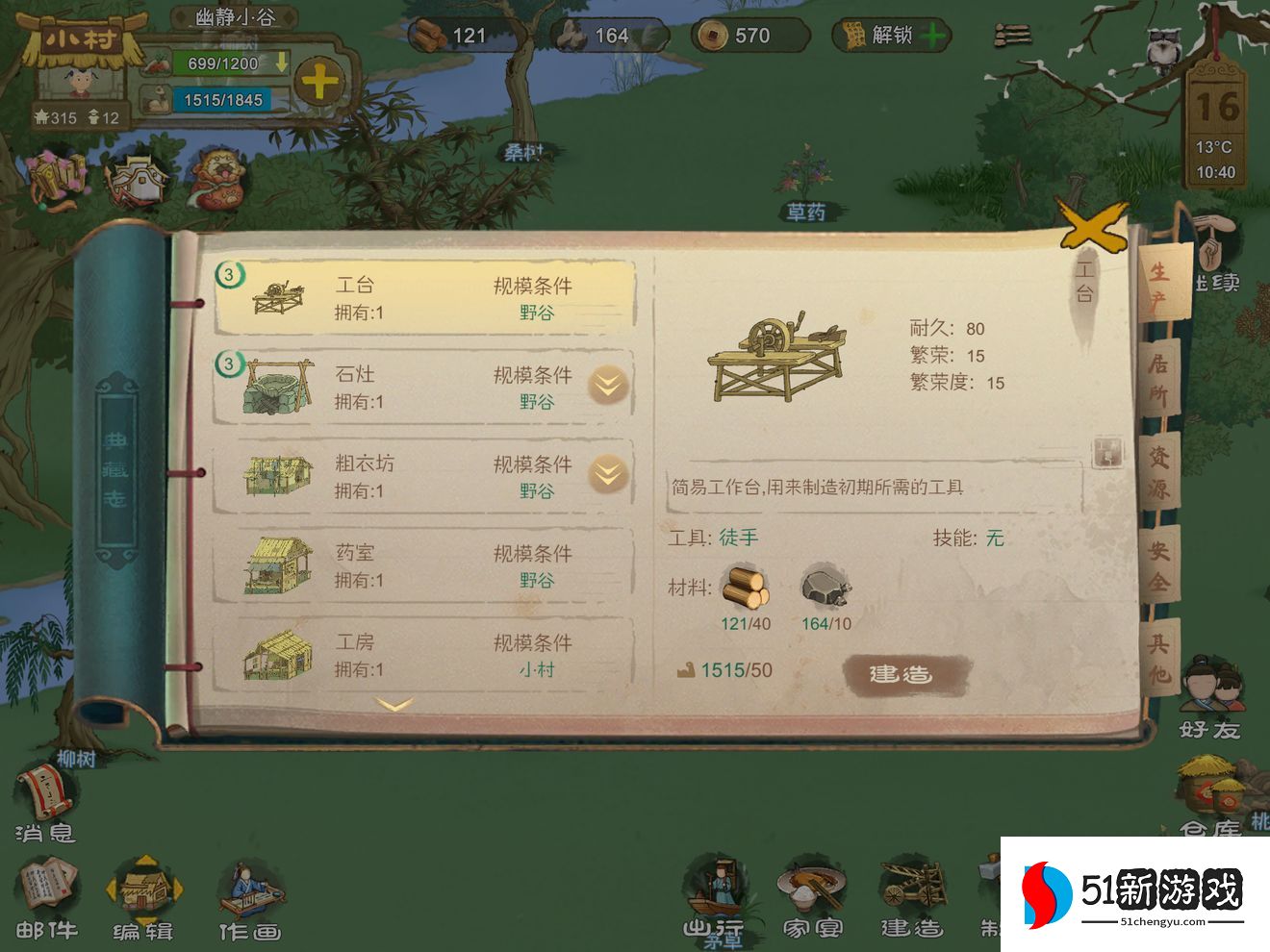The width and height of the screenshot is (1270, 952).
Task: Click the green plus next to 解锁
Action: pyautogui.click(x=934, y=36)
